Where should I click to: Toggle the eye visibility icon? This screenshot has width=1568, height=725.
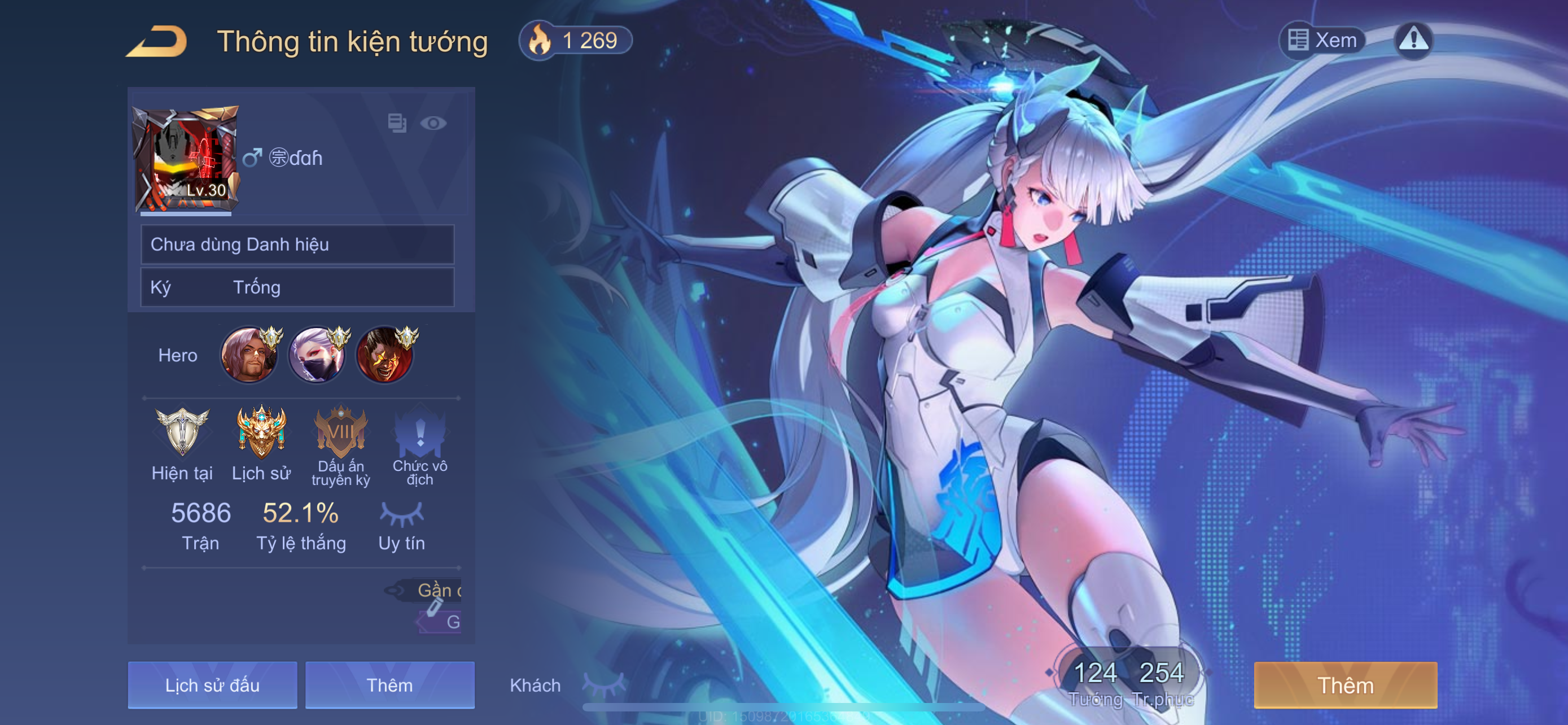pyautogui.click(x=433, y=124)
